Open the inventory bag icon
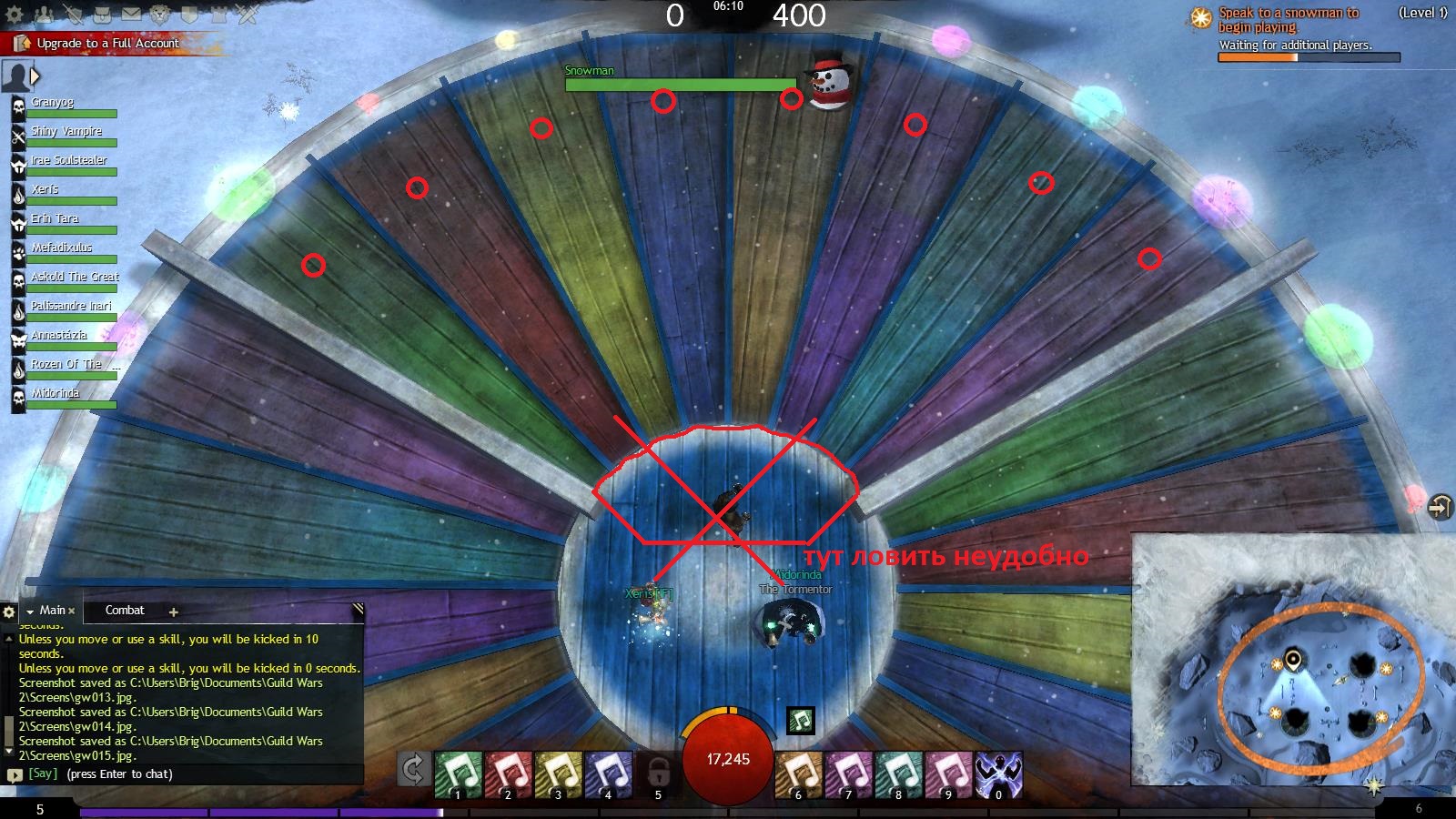1456x819 pixels. tap(102, 15)
